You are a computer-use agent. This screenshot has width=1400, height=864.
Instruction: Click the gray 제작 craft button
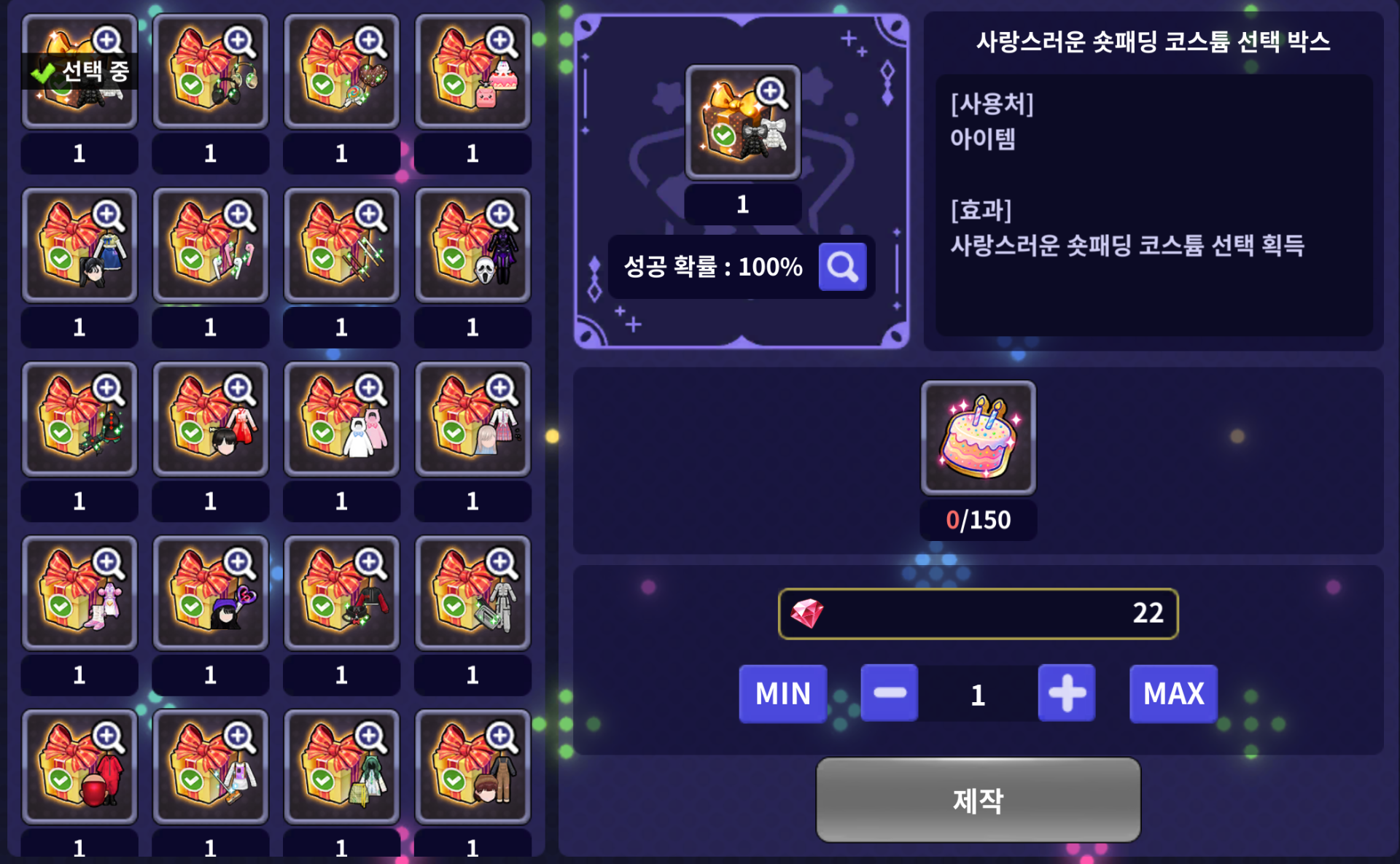click(978, 800)
